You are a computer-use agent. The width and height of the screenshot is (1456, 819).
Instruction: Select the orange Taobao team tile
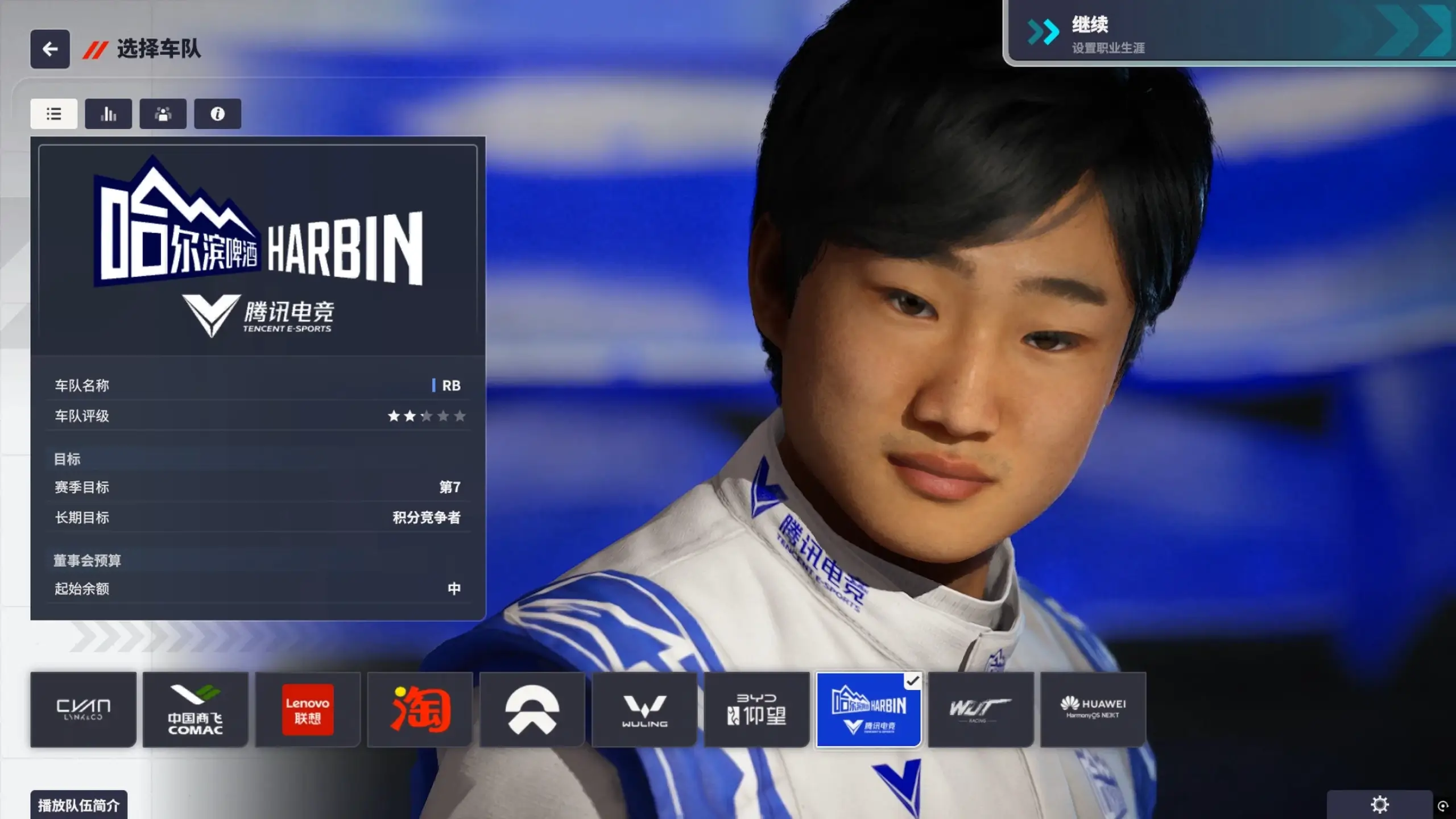click(x=420, y=709)
